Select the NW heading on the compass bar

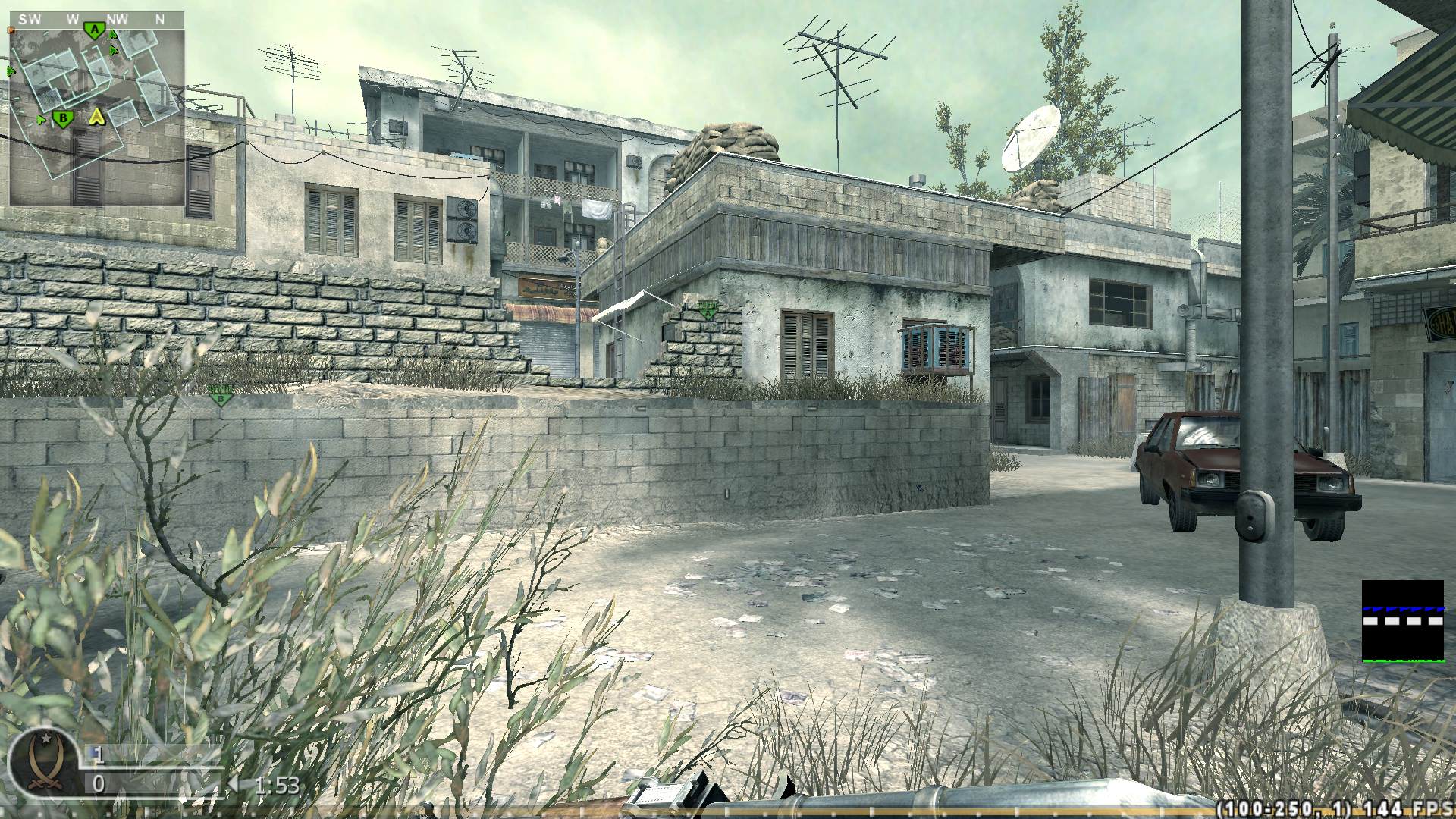pyautogui.click(x=118, y=18)
